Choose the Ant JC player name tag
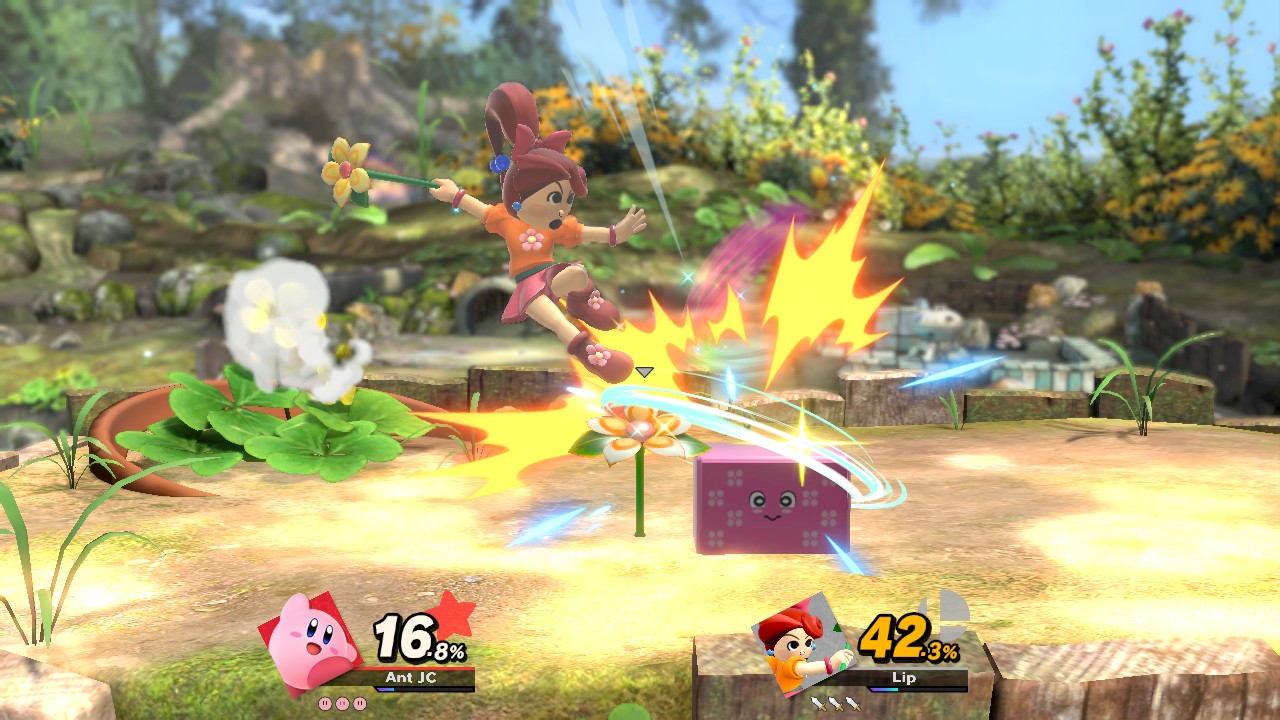 click(x=416, y=678)
